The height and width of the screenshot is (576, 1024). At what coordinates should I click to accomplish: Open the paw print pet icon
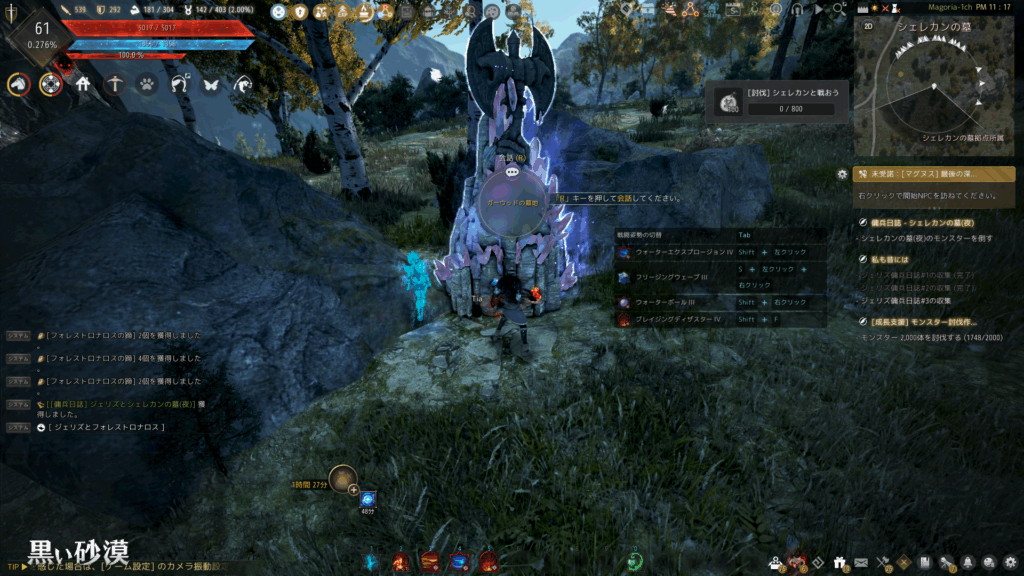coord(147,85)
